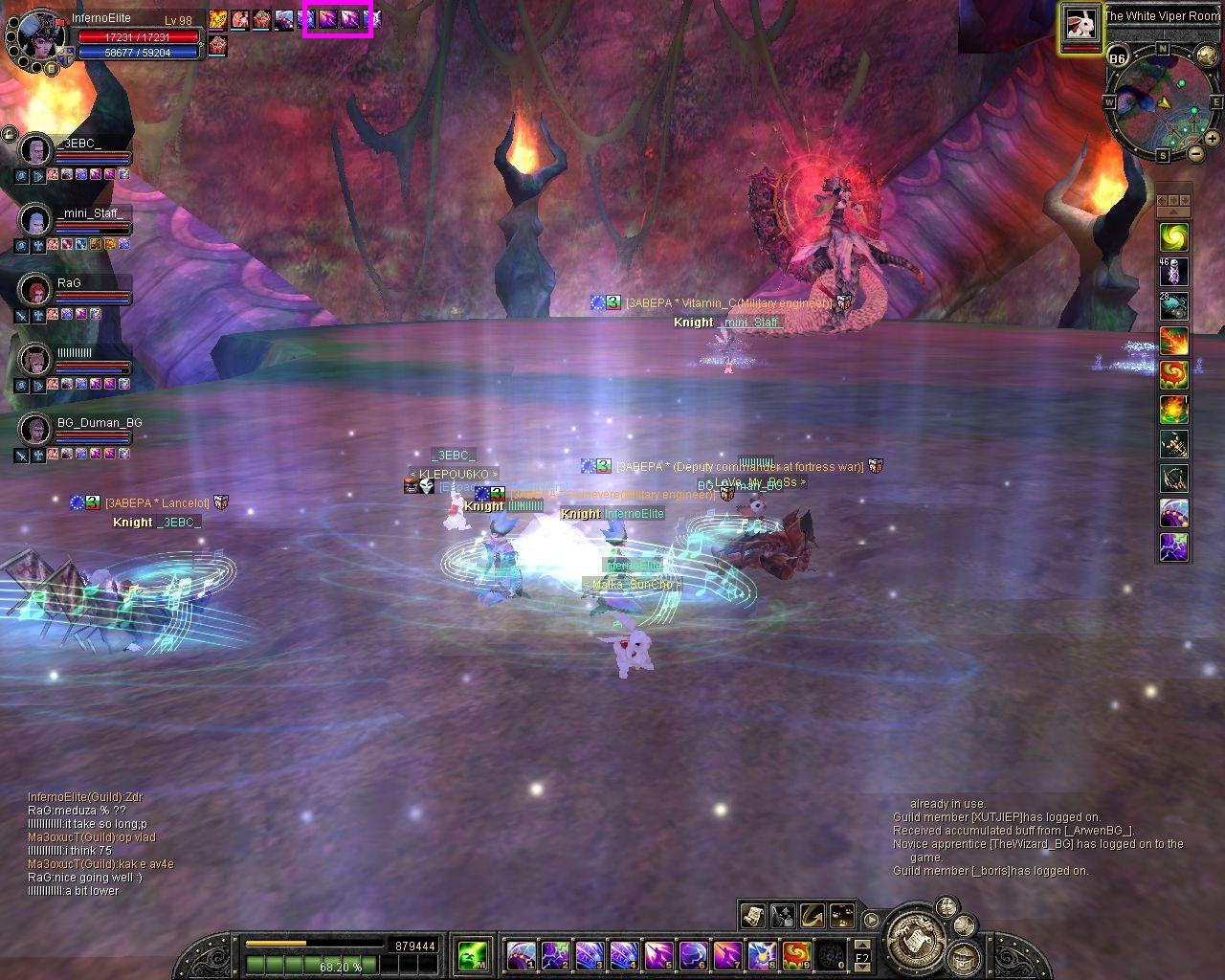This screenshot has width=1225, height=980.
Task: Select party member _mini_Staff_ portrait
Action: [x=35, y=220]
